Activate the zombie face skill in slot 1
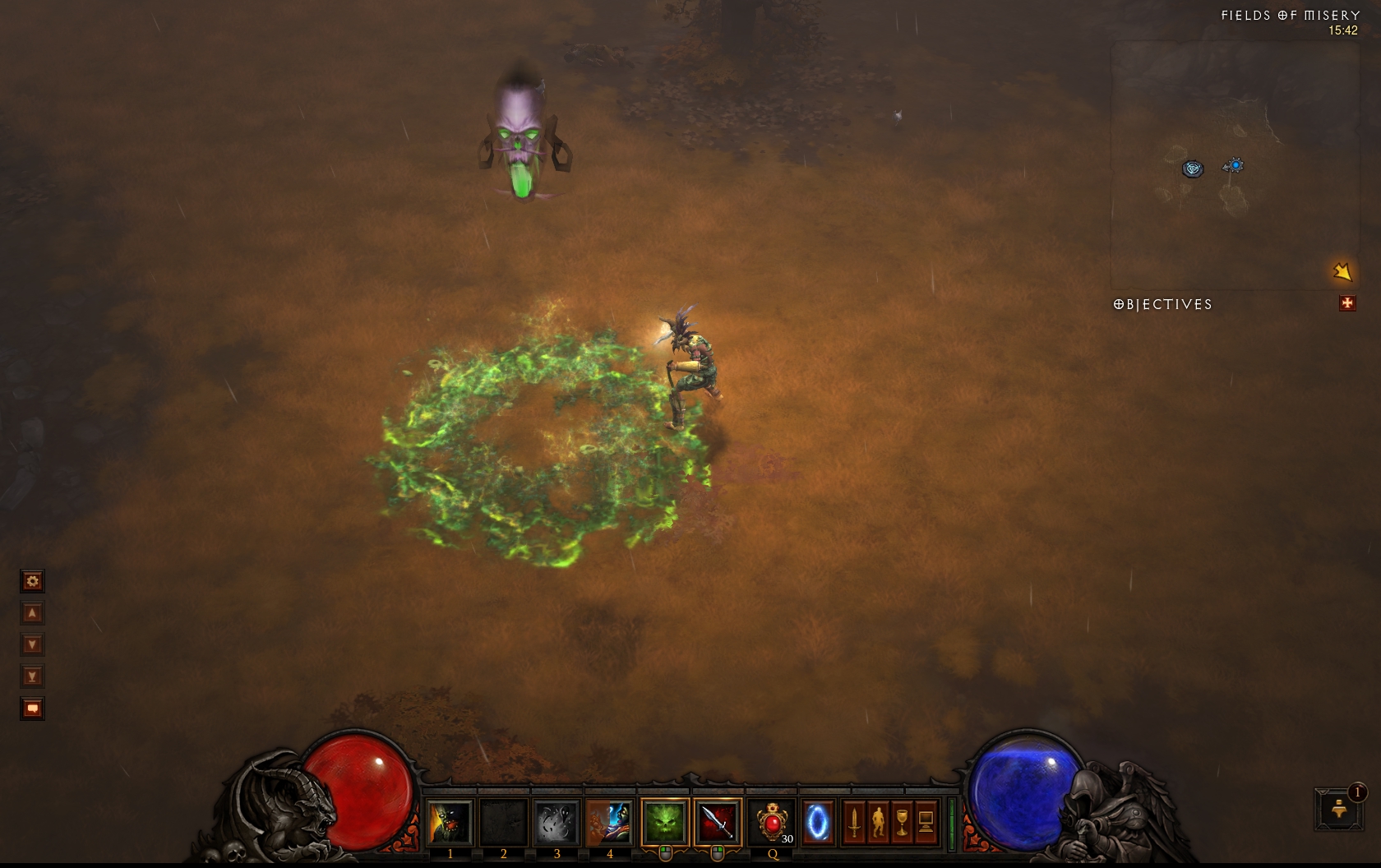 coord(450,822)
